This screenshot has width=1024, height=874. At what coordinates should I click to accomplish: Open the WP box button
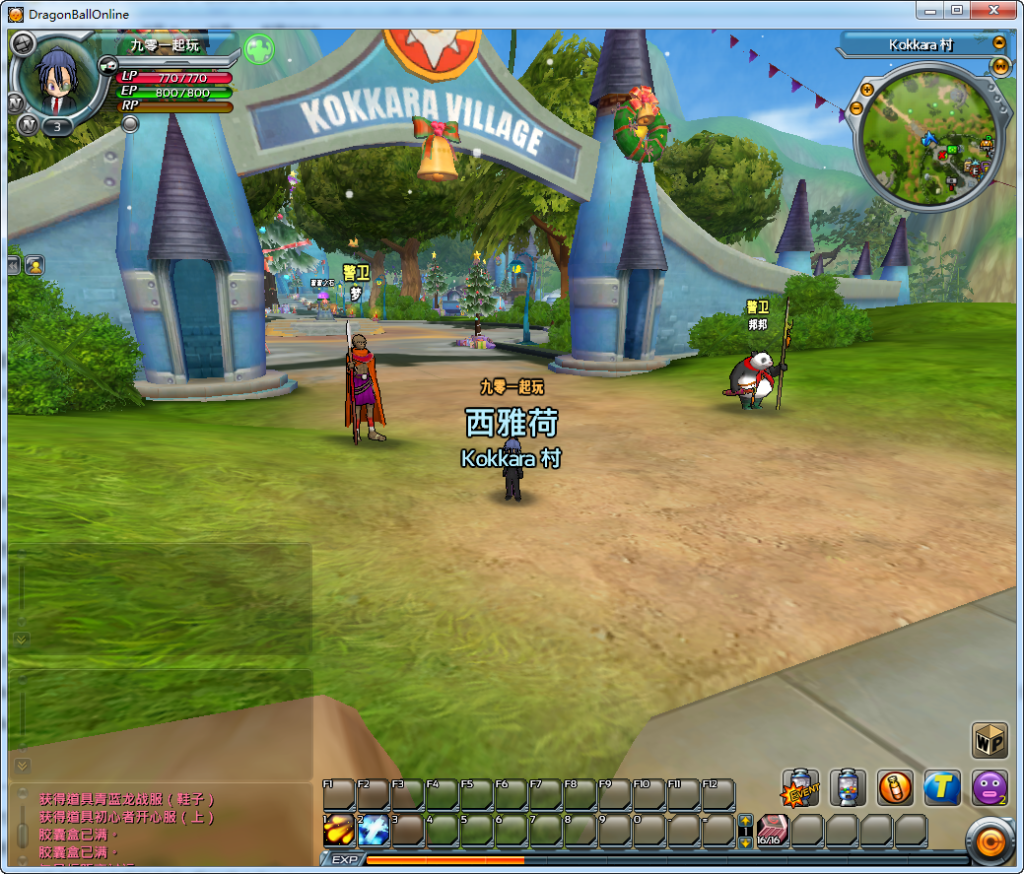pos(989,740)
